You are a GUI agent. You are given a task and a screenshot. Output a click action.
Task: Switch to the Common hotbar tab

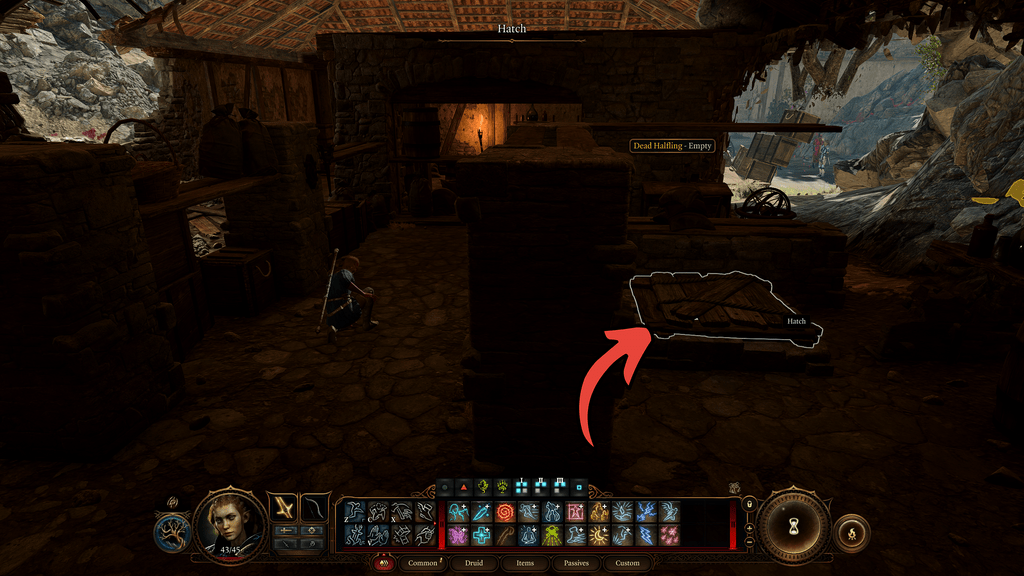click(423, 564)
